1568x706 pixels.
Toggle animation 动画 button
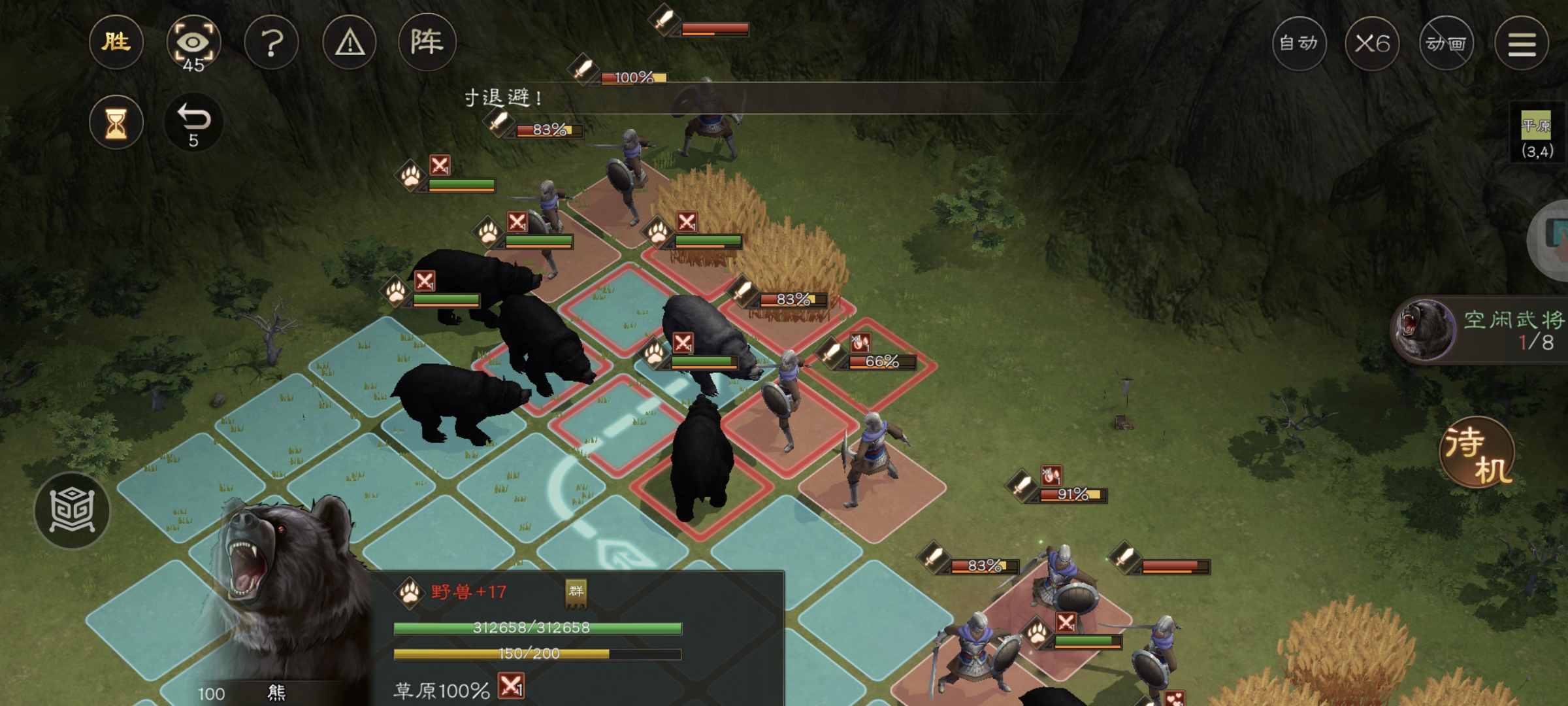point(1446,44)
